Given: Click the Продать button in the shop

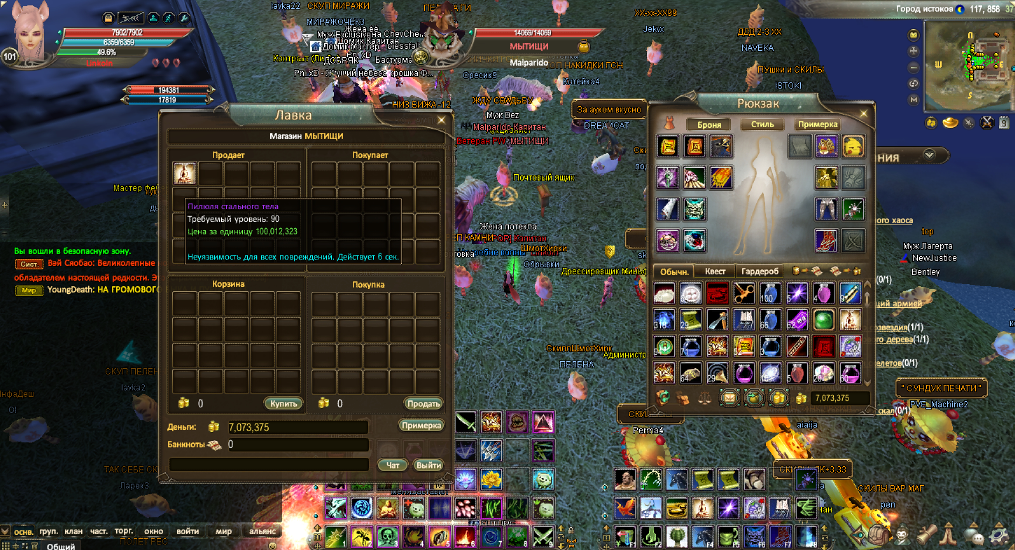Looking at the screenshot, I should (423, 403).
